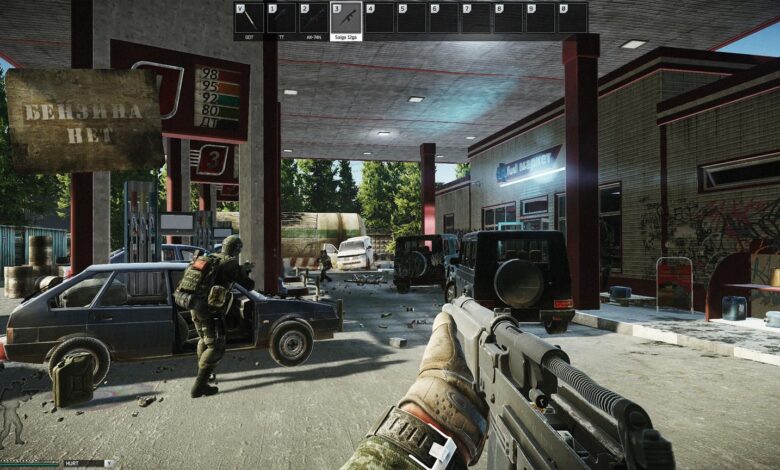Switch to the AK-74N rifle slot
Image resolution: width=780 pixels, height=470 pixels.
(313, 20)
